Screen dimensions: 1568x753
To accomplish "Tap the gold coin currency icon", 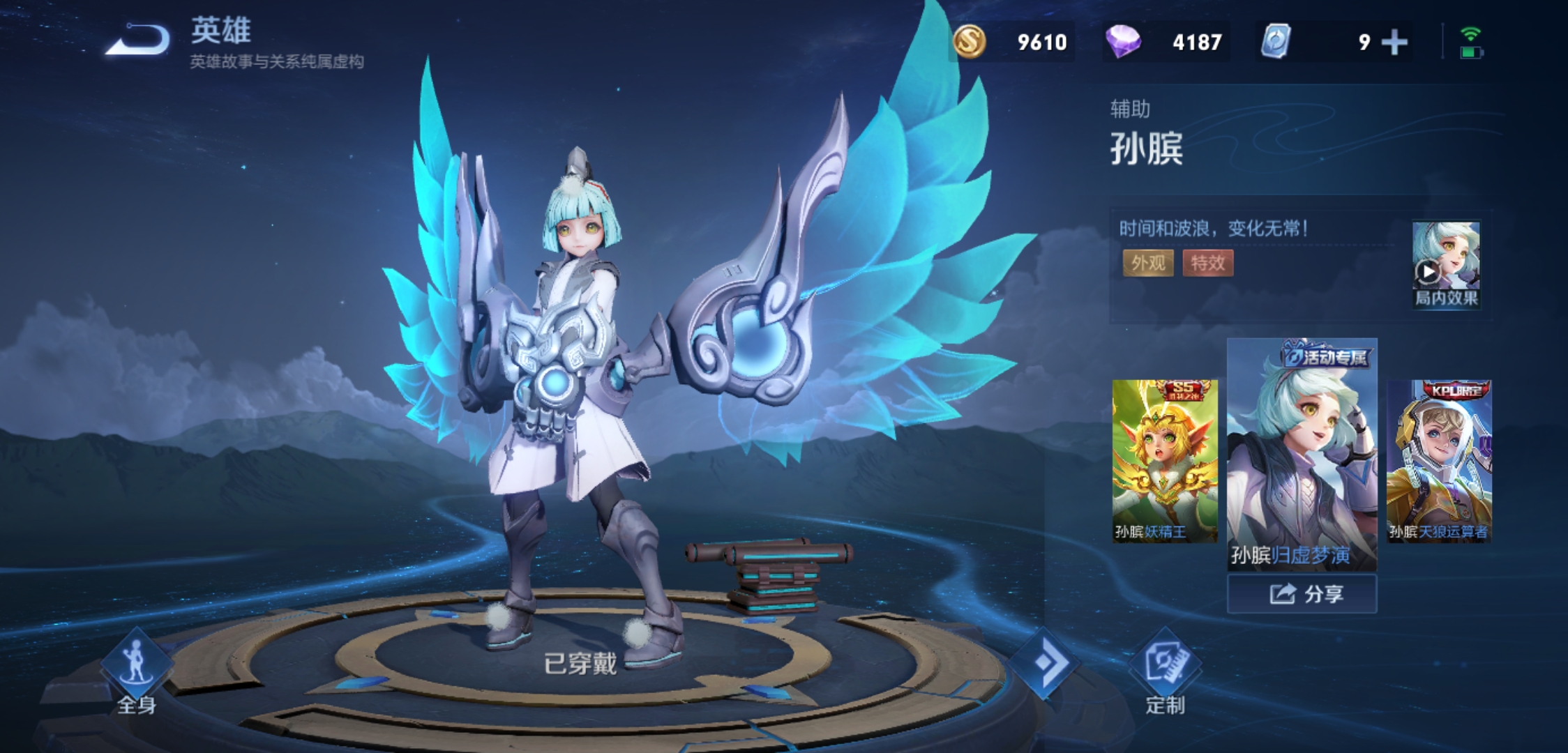I will click(969, 42).
